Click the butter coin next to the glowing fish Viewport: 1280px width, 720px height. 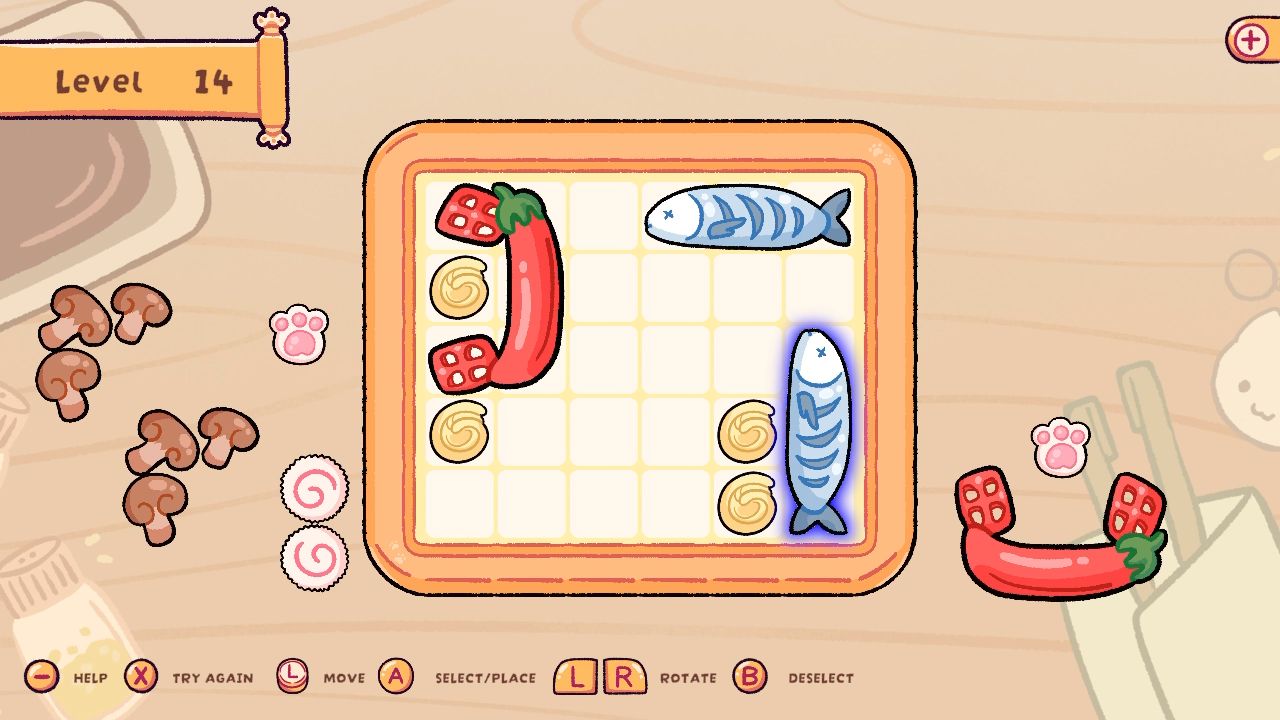click(747, 432)
